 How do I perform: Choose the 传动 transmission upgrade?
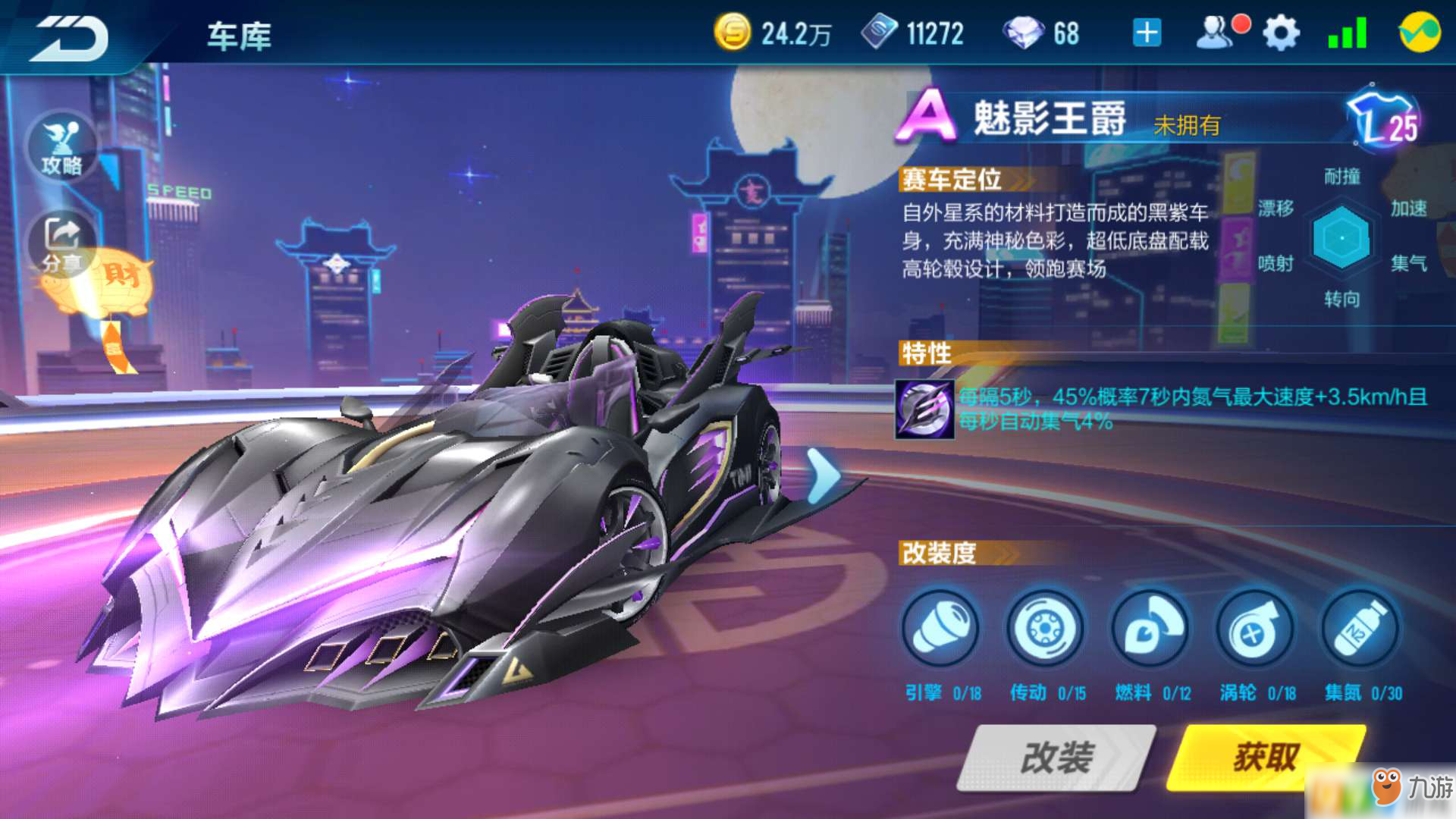click(1045, 629)
